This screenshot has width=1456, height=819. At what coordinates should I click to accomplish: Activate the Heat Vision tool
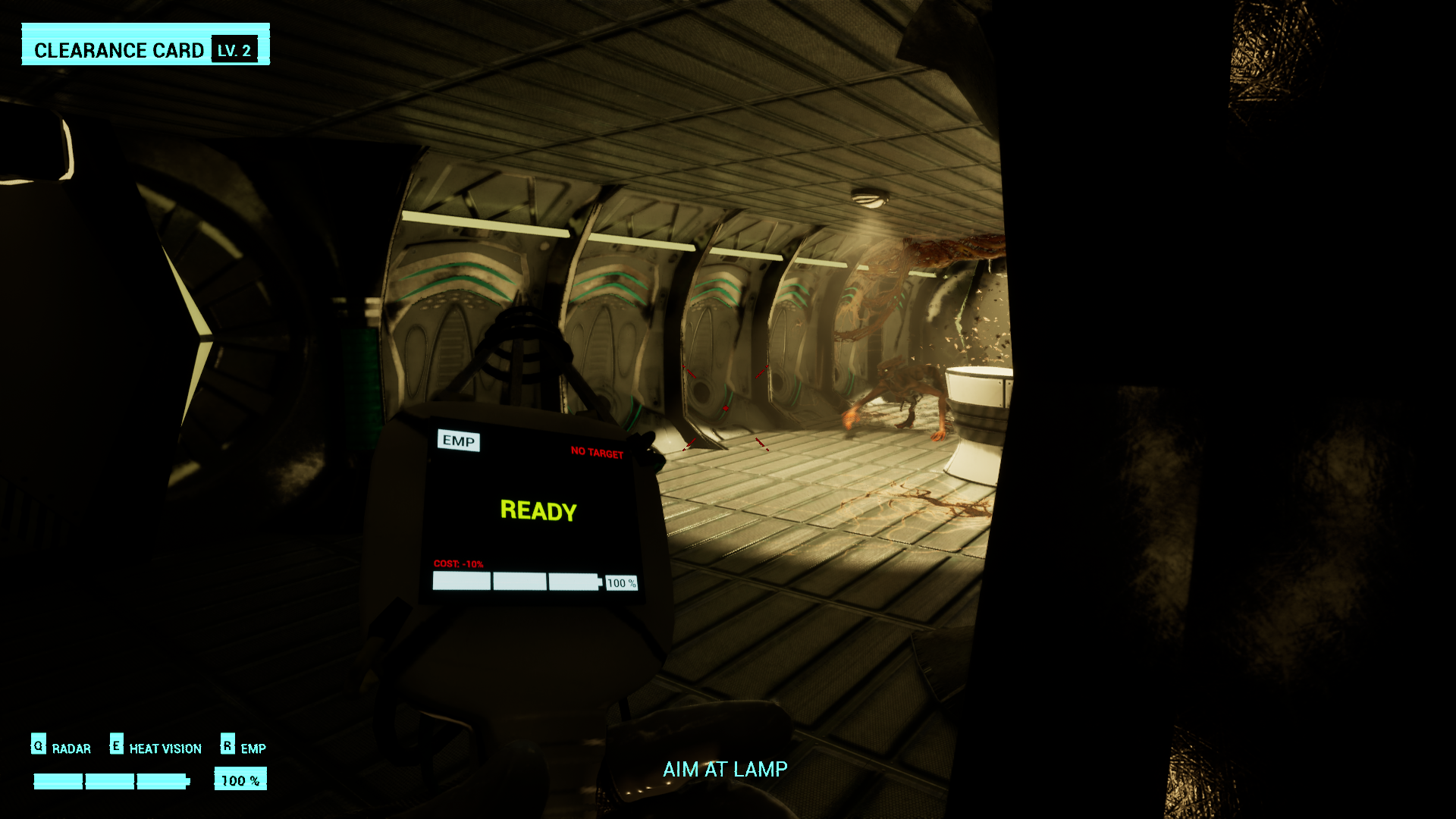click(165, 748)
